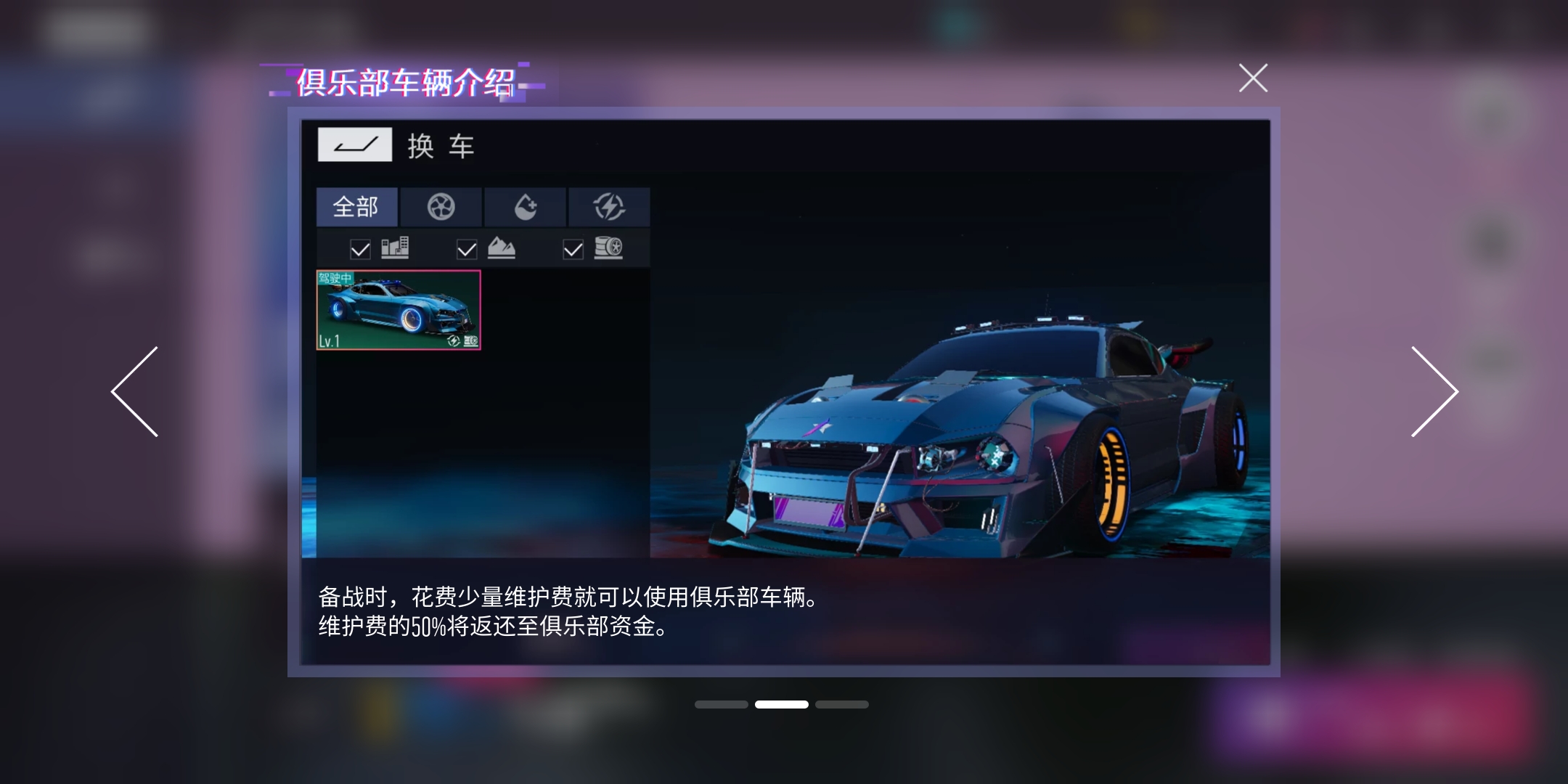Select the wheel filter icon

(x=441, y=207)
